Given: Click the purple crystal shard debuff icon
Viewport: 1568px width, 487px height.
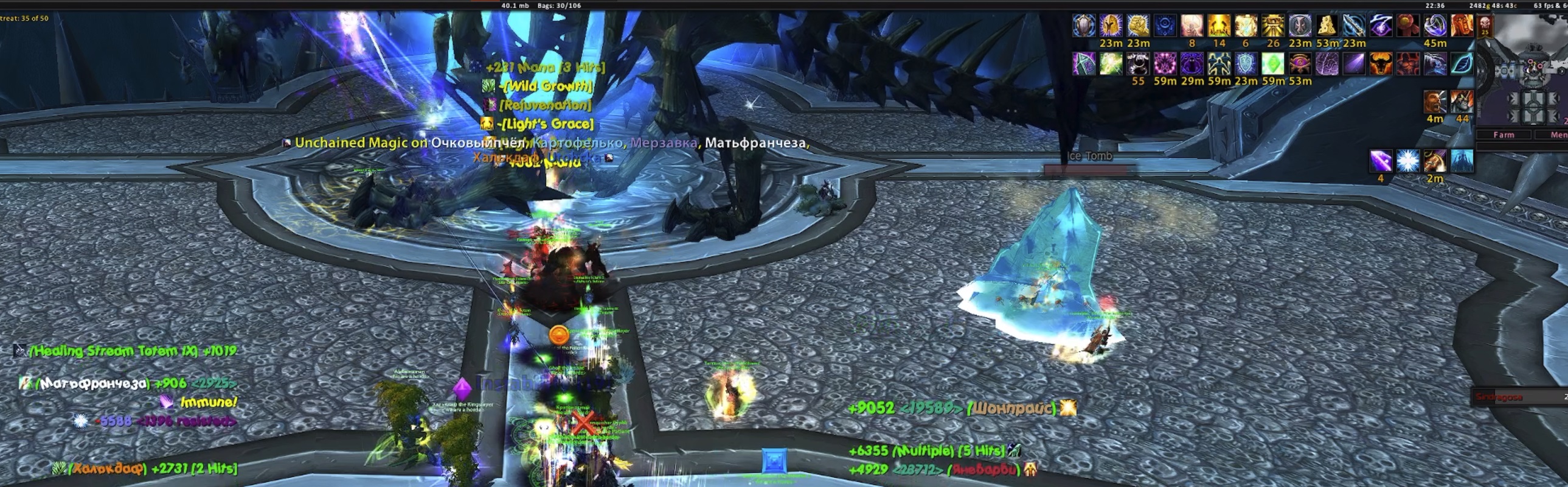Looking at the screenshot, I should (x=1381, y=162).
